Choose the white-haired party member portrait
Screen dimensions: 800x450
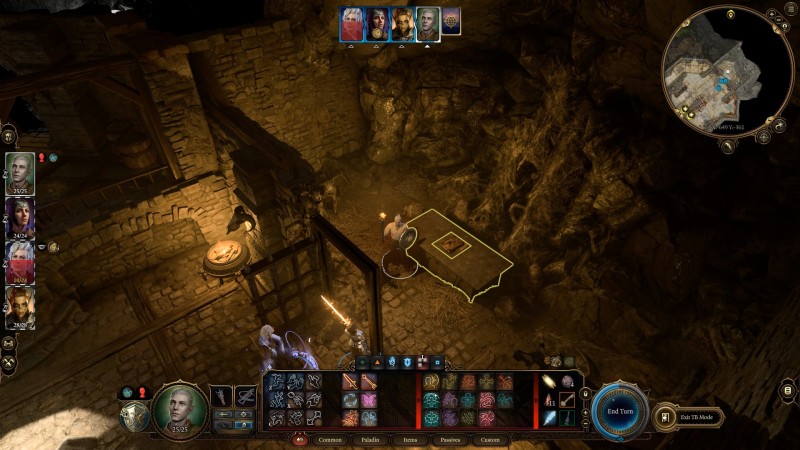(20, 260)
